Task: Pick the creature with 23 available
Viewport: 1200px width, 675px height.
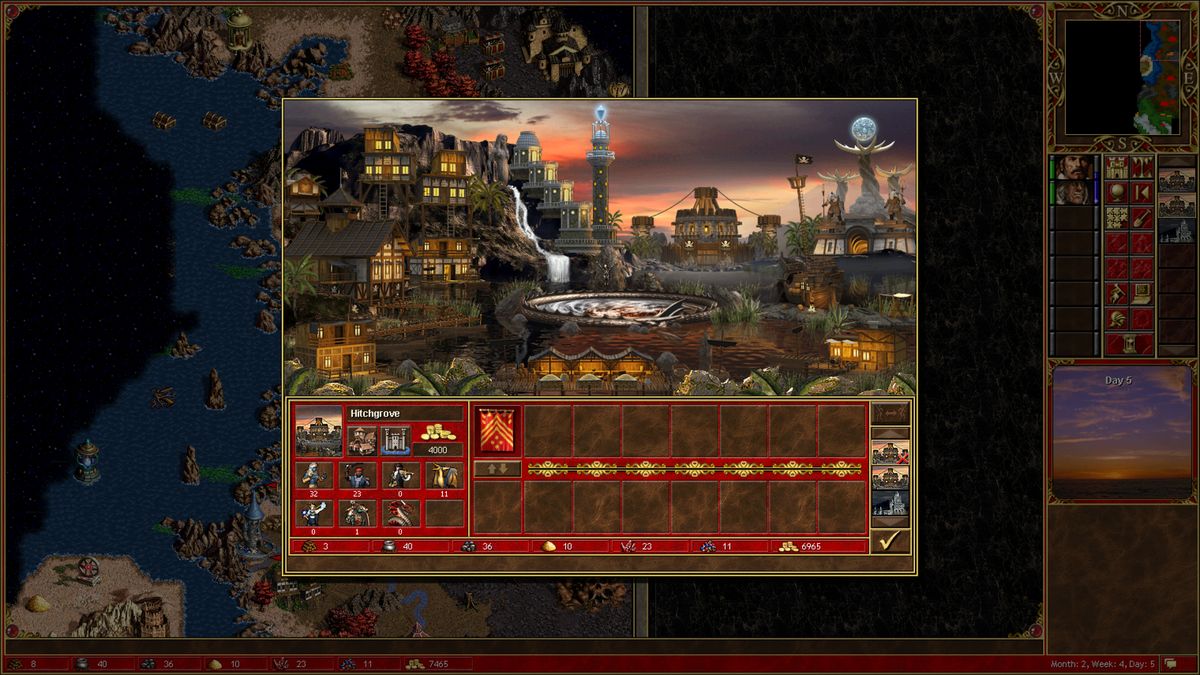Action: pyautogui.click(x=359, y=476)
